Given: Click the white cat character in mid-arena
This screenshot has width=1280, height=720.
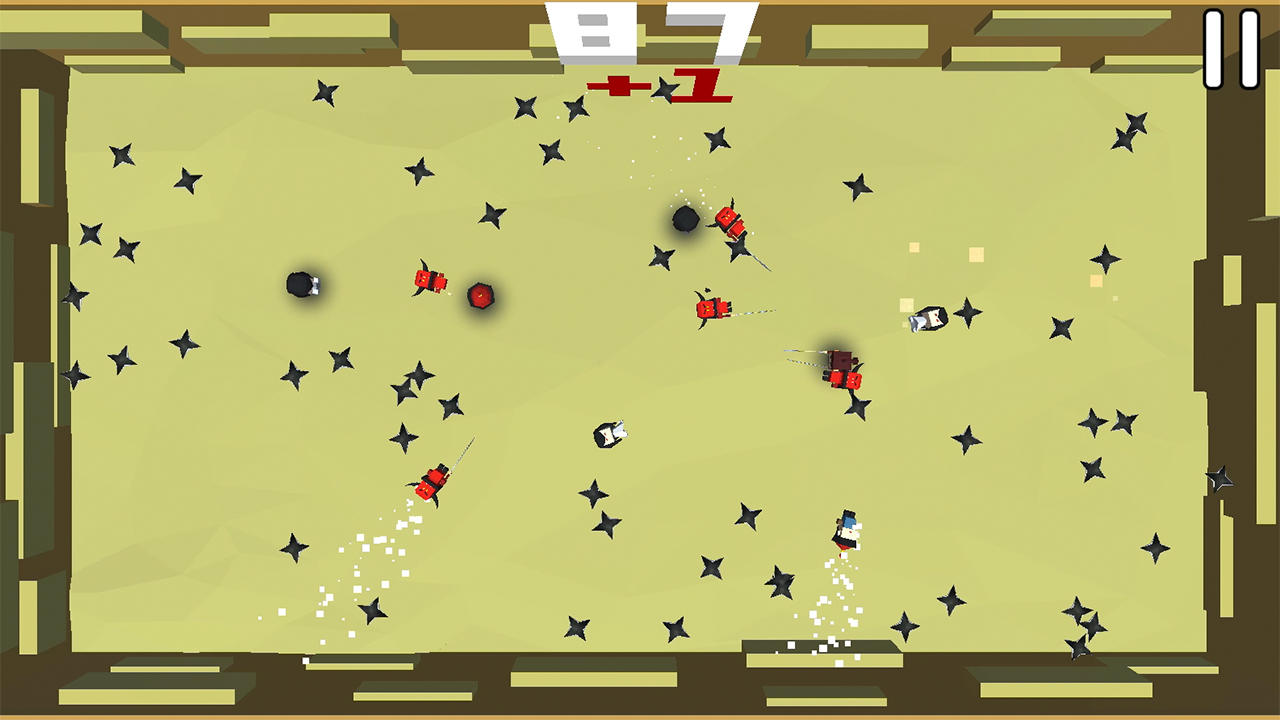Looking at the screenshot, I should pyautogui.click(x=610, y=432).
